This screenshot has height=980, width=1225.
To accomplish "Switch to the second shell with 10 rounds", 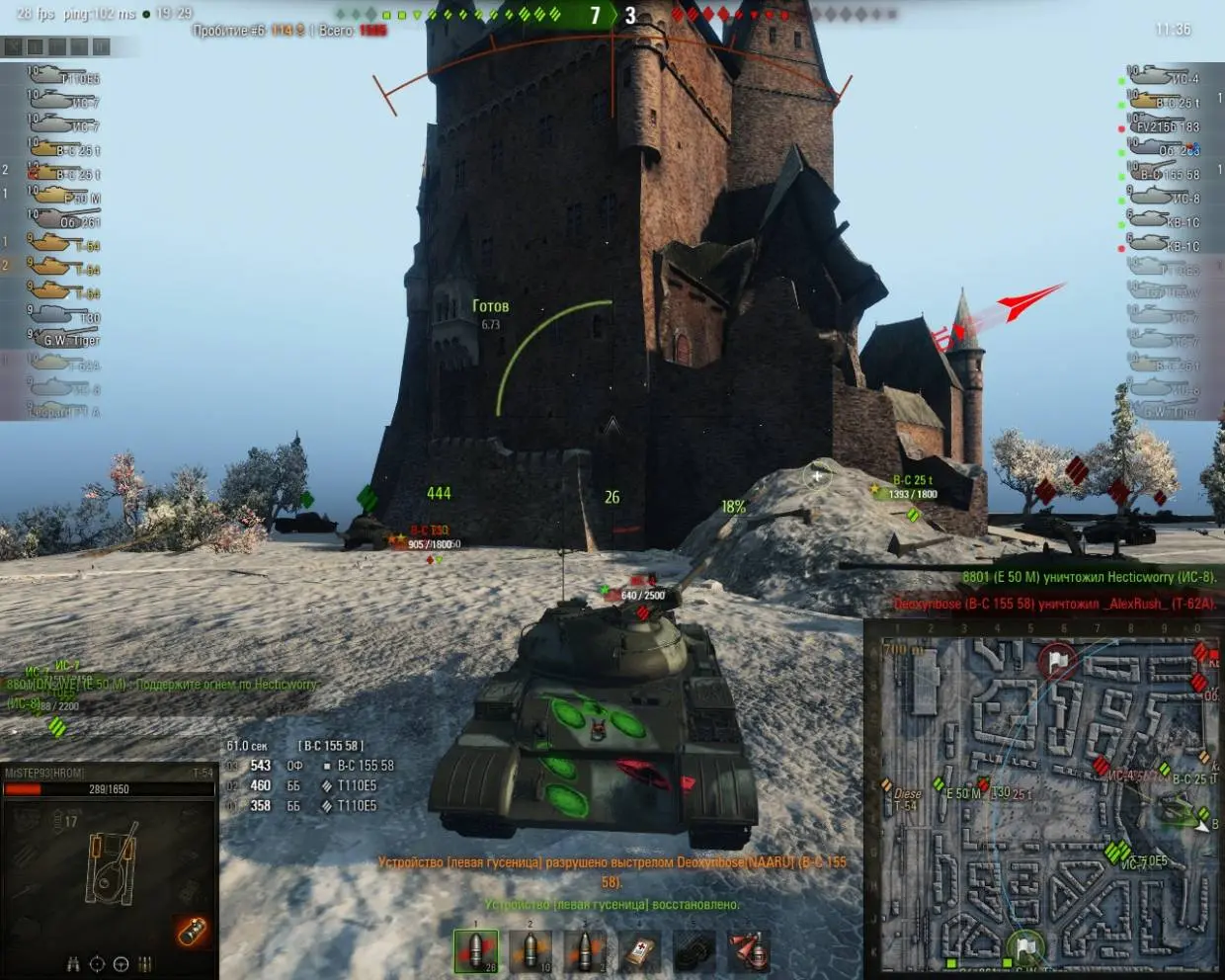I will coord(531,950).
